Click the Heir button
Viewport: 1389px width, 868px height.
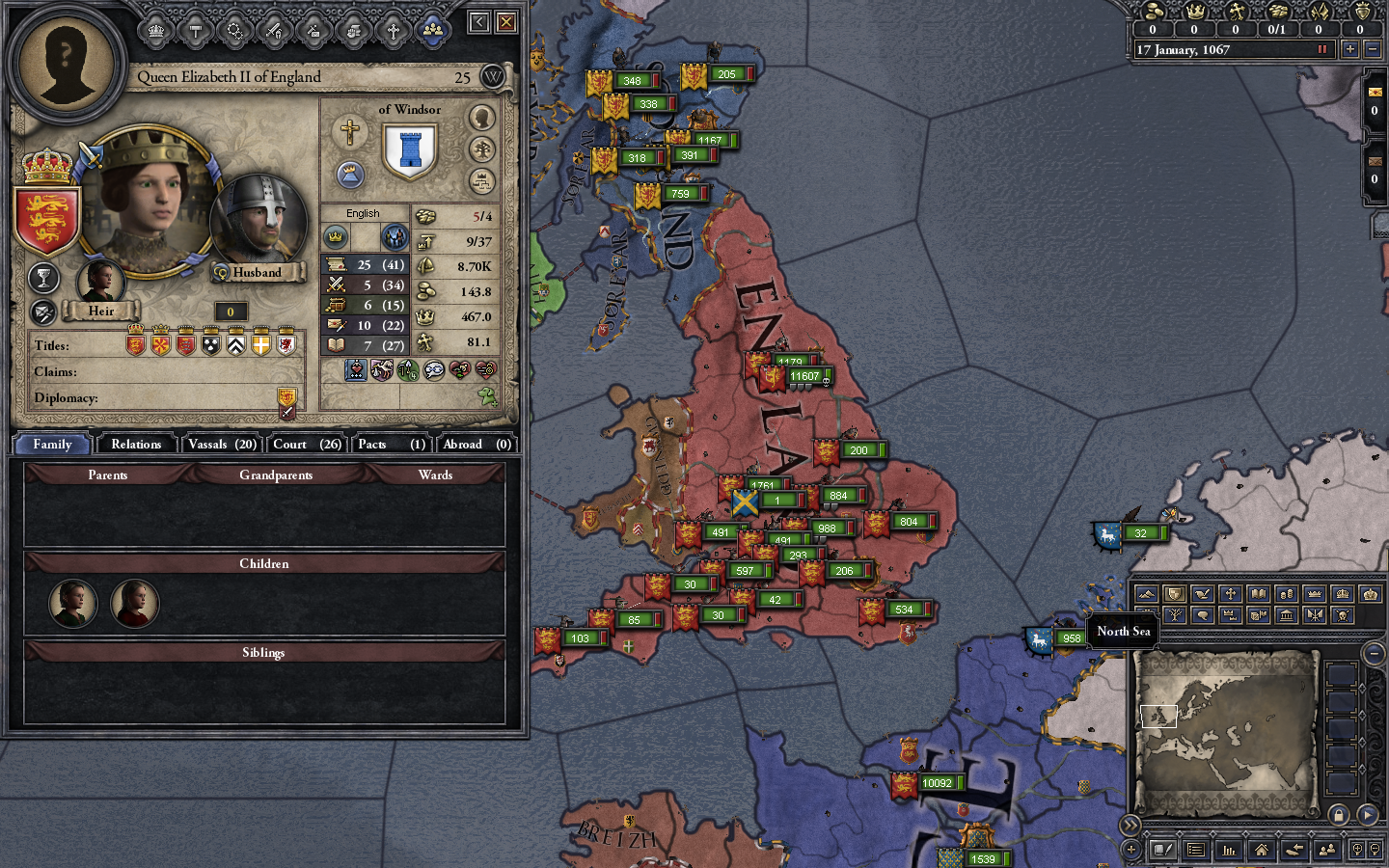(101, 311)
